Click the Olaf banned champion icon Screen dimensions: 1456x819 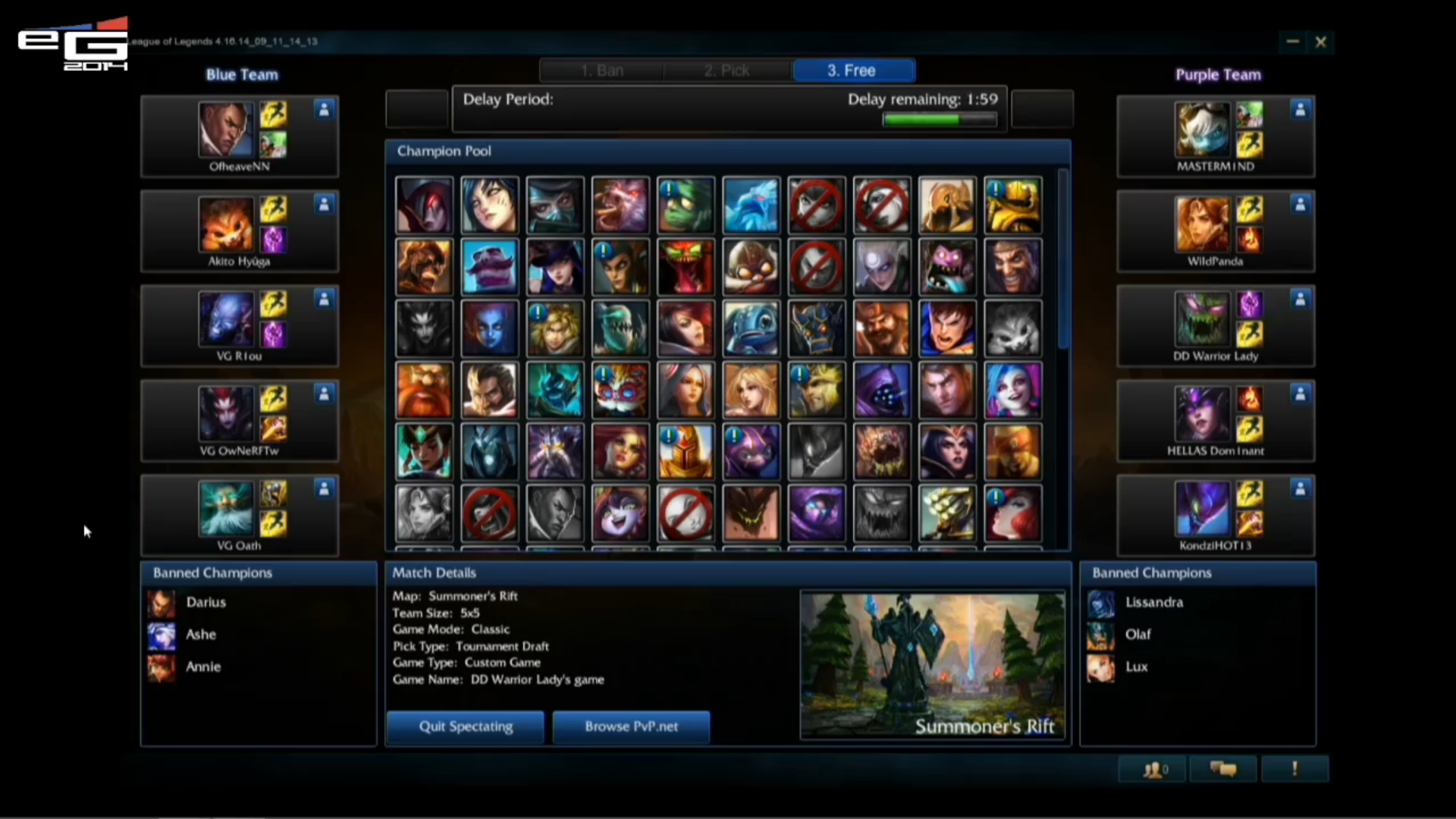tap(1101, 635)
